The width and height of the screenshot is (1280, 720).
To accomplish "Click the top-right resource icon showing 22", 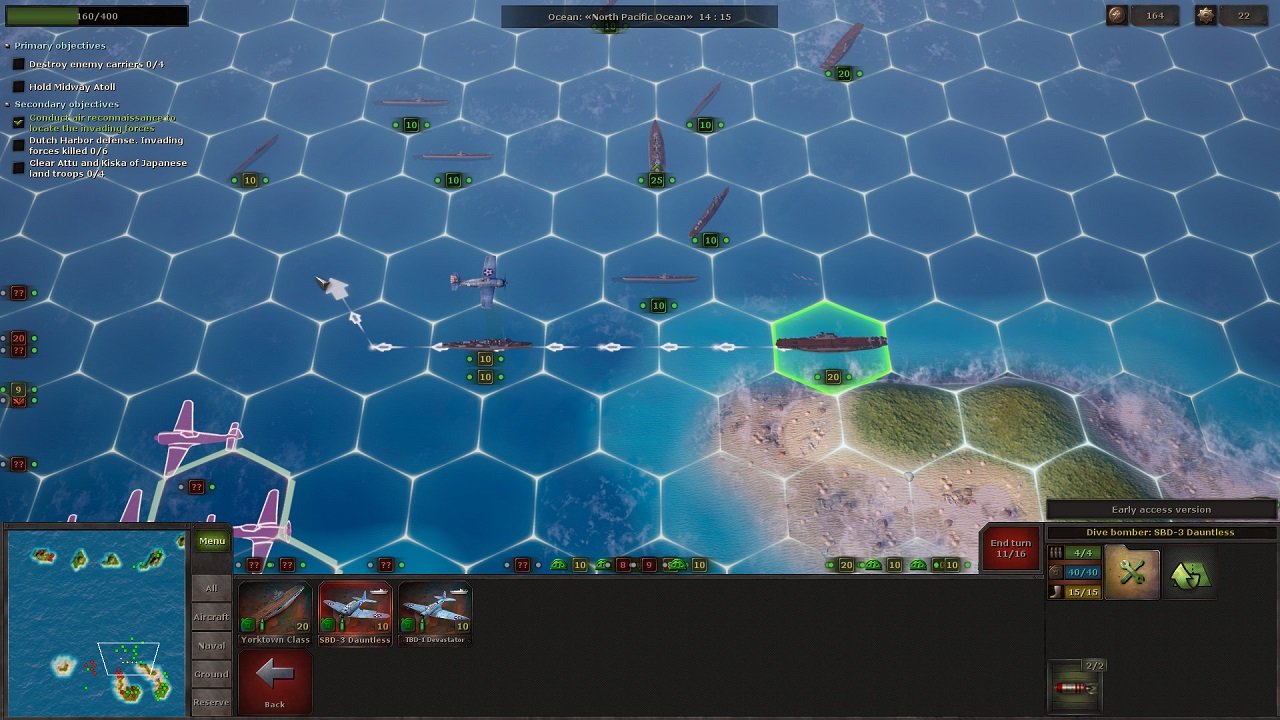I will click(1206, 16).
